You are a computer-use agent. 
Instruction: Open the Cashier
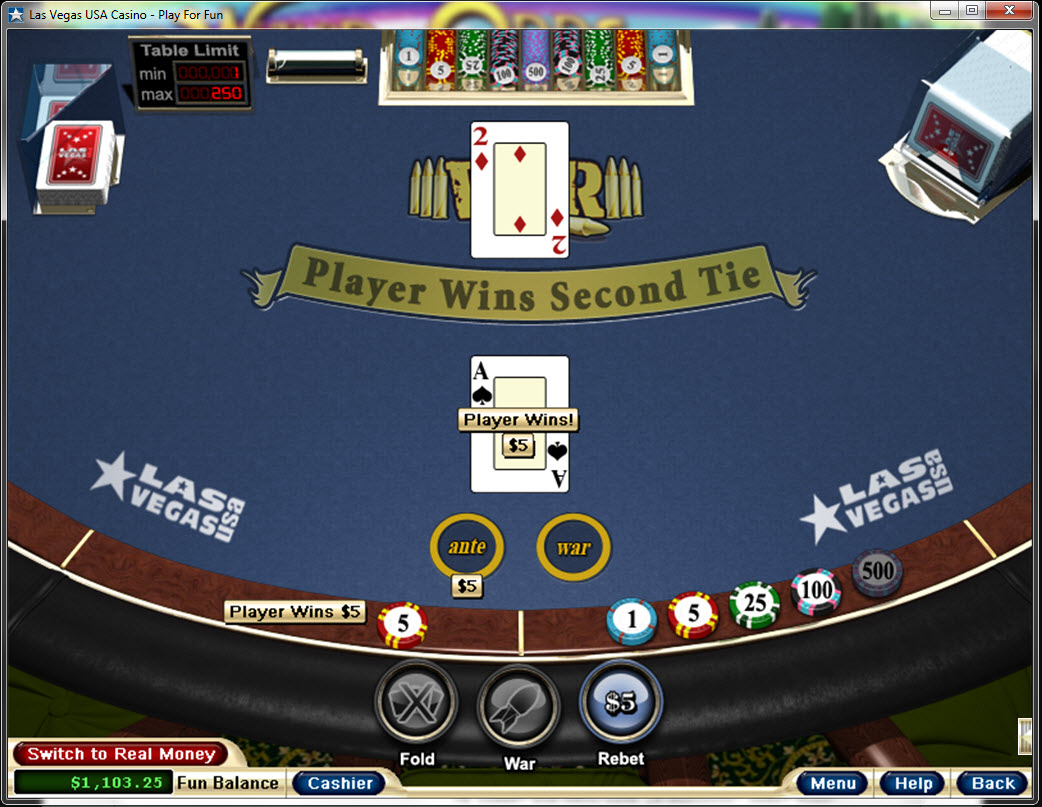click(340, 783)
